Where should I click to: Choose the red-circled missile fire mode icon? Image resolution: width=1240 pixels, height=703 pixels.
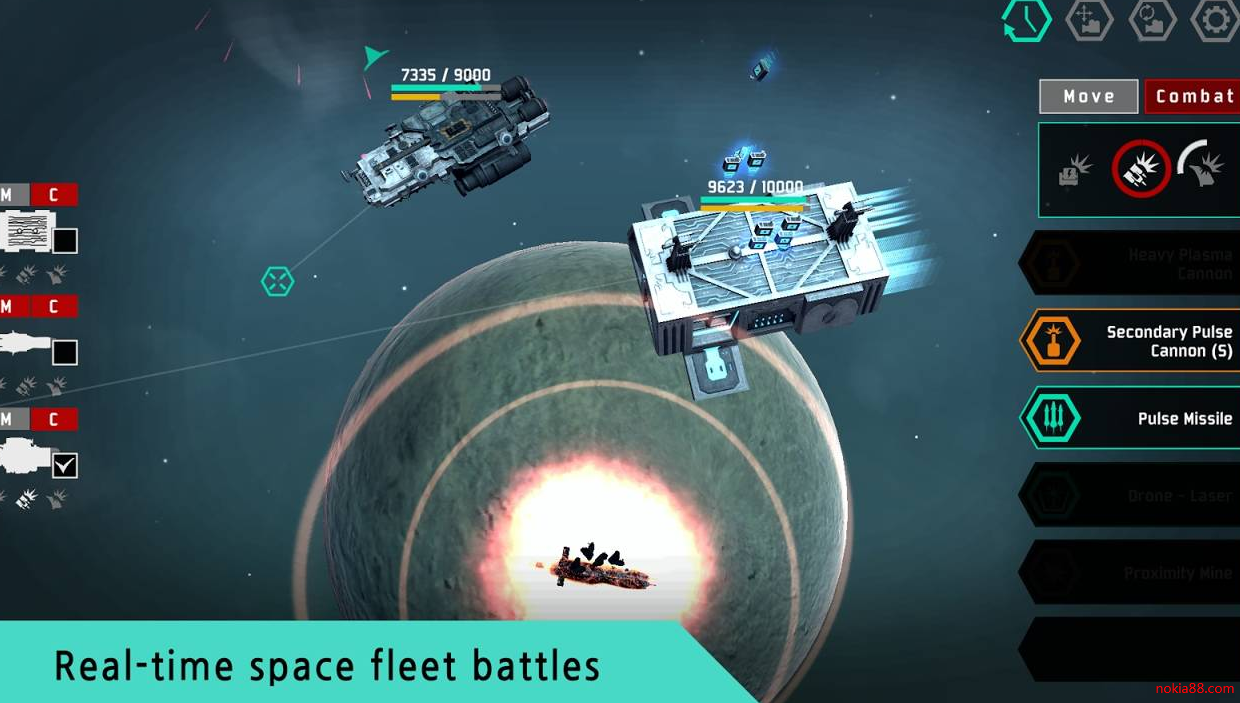1141,169
